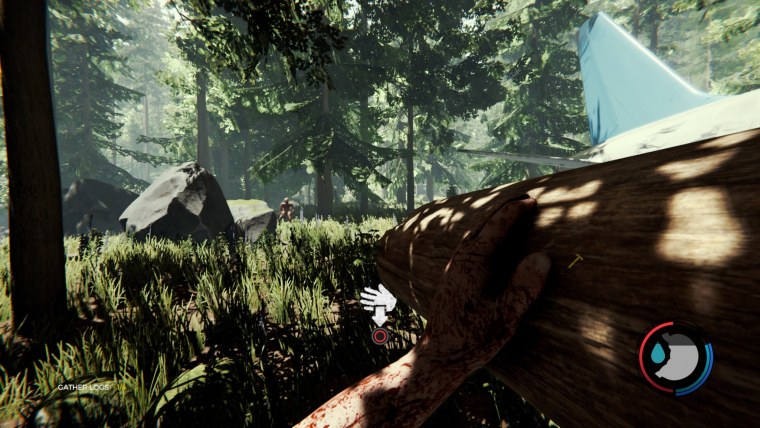The image size is (760, 428).
Task: Click the hand-with-arrow drop log icon
Action: coord(378,303)
